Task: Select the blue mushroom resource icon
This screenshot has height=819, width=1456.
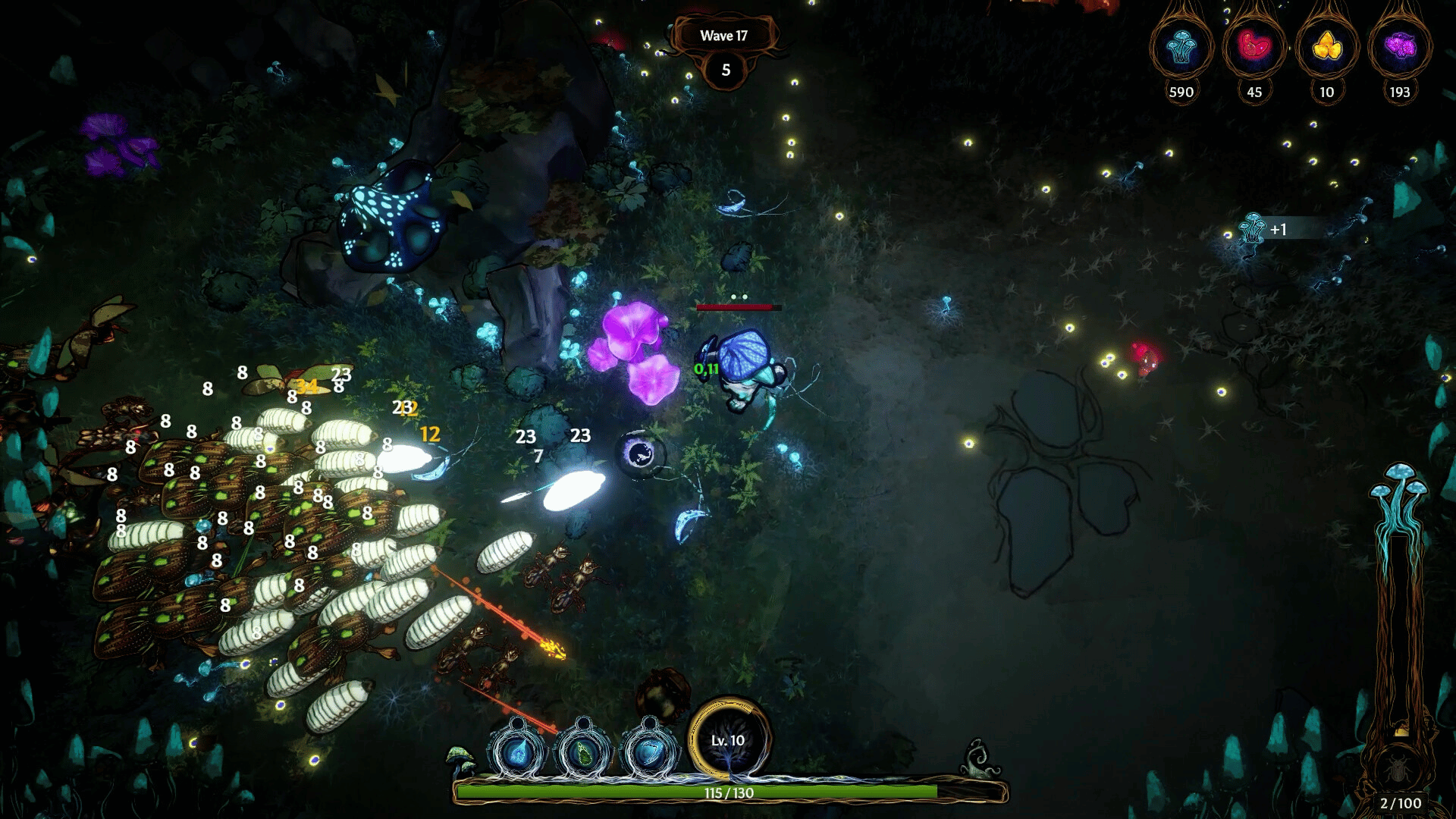Action: pos(1181,48)
